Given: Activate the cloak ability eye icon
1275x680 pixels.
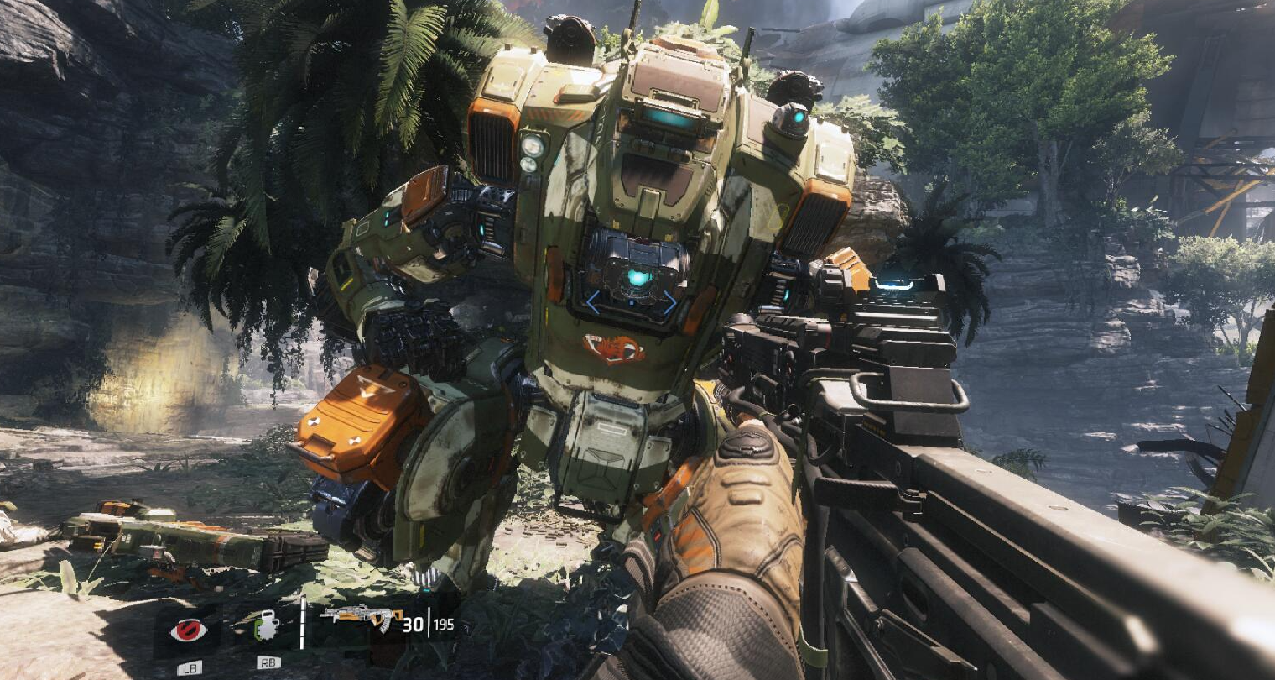Looking at the screenshot, I should click(187, 631).
